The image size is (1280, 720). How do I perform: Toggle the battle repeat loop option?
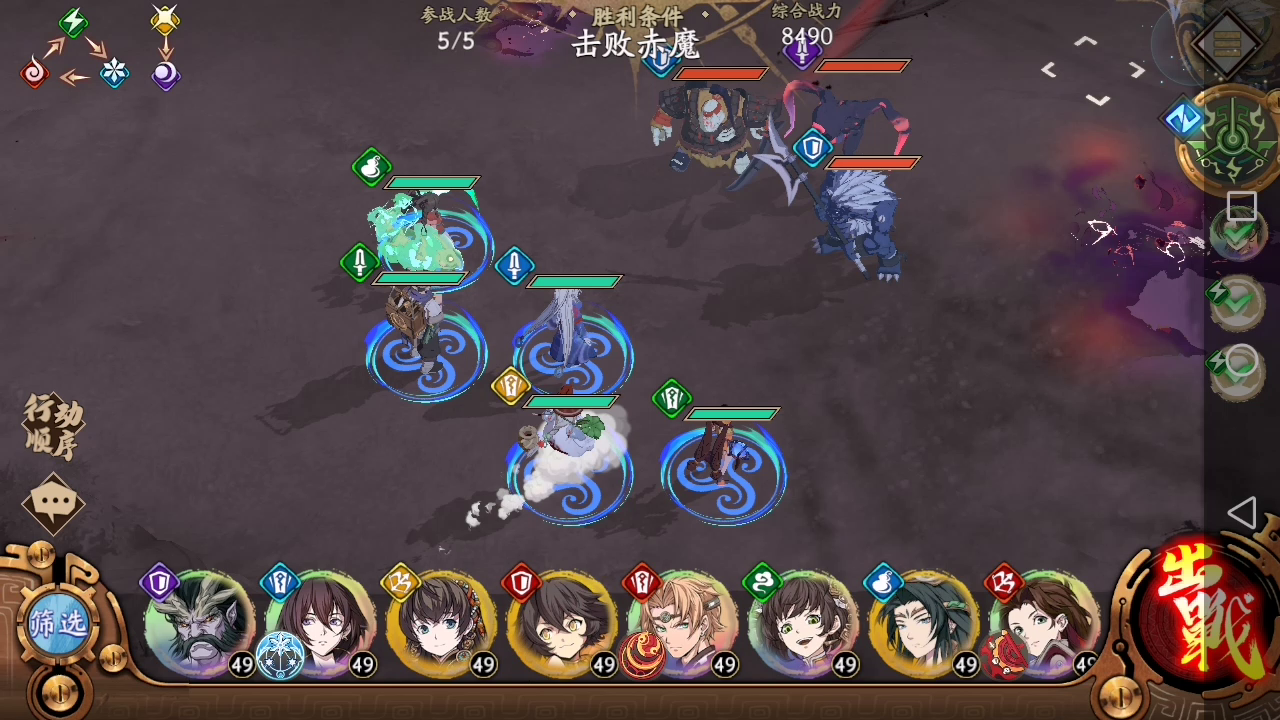[x=1237, y=360]
